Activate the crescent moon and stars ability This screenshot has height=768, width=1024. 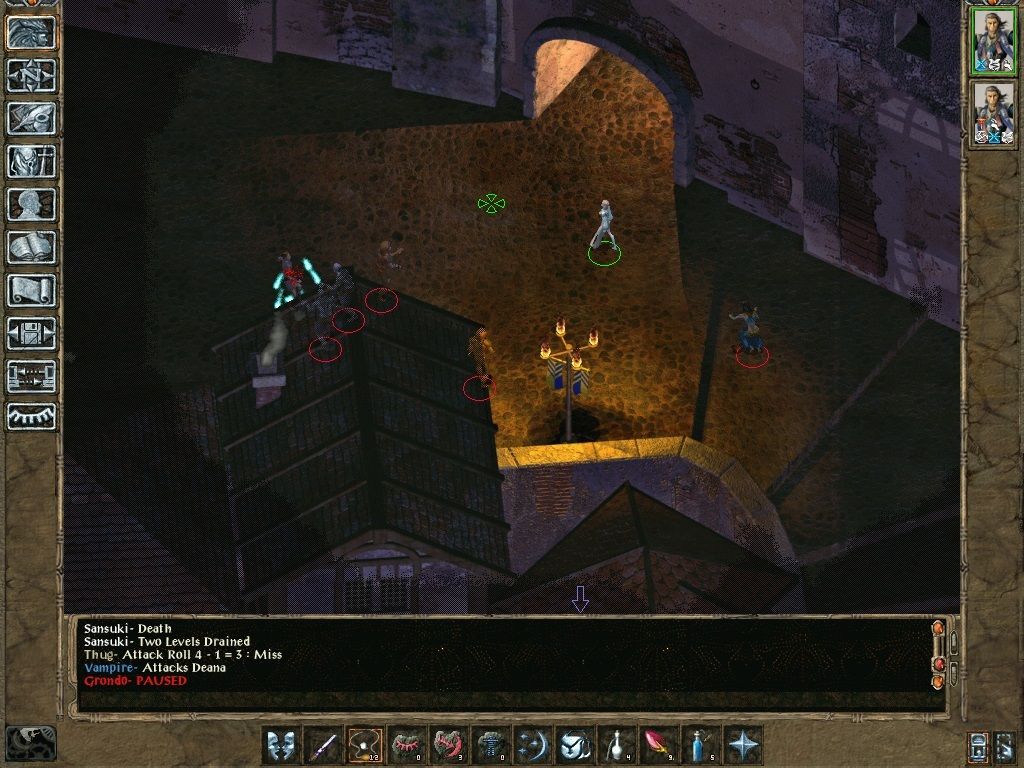click(x=532, y=746)
